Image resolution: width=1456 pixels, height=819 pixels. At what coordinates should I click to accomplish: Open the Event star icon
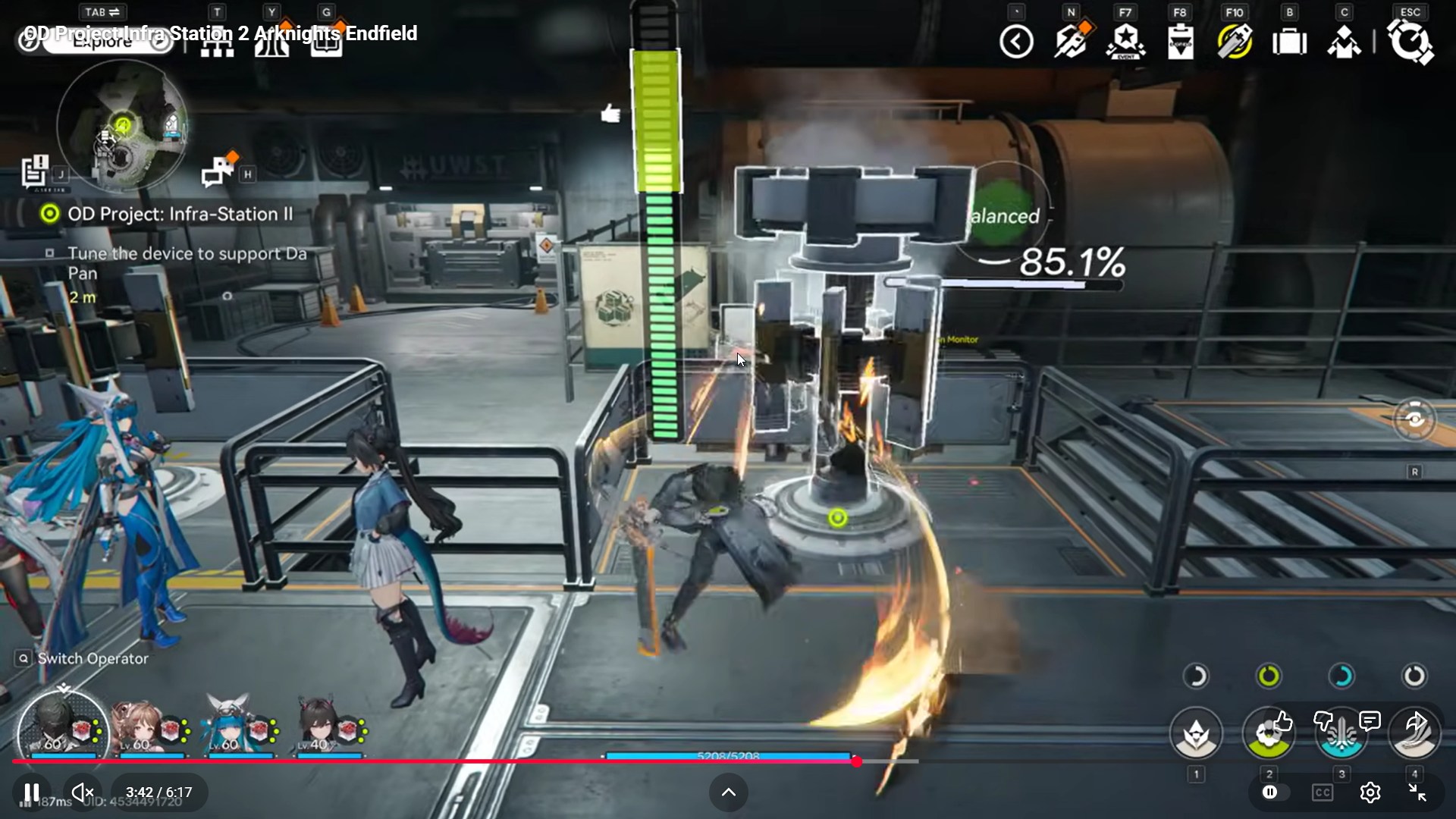pyautogui.click(x=1125, y=42)
